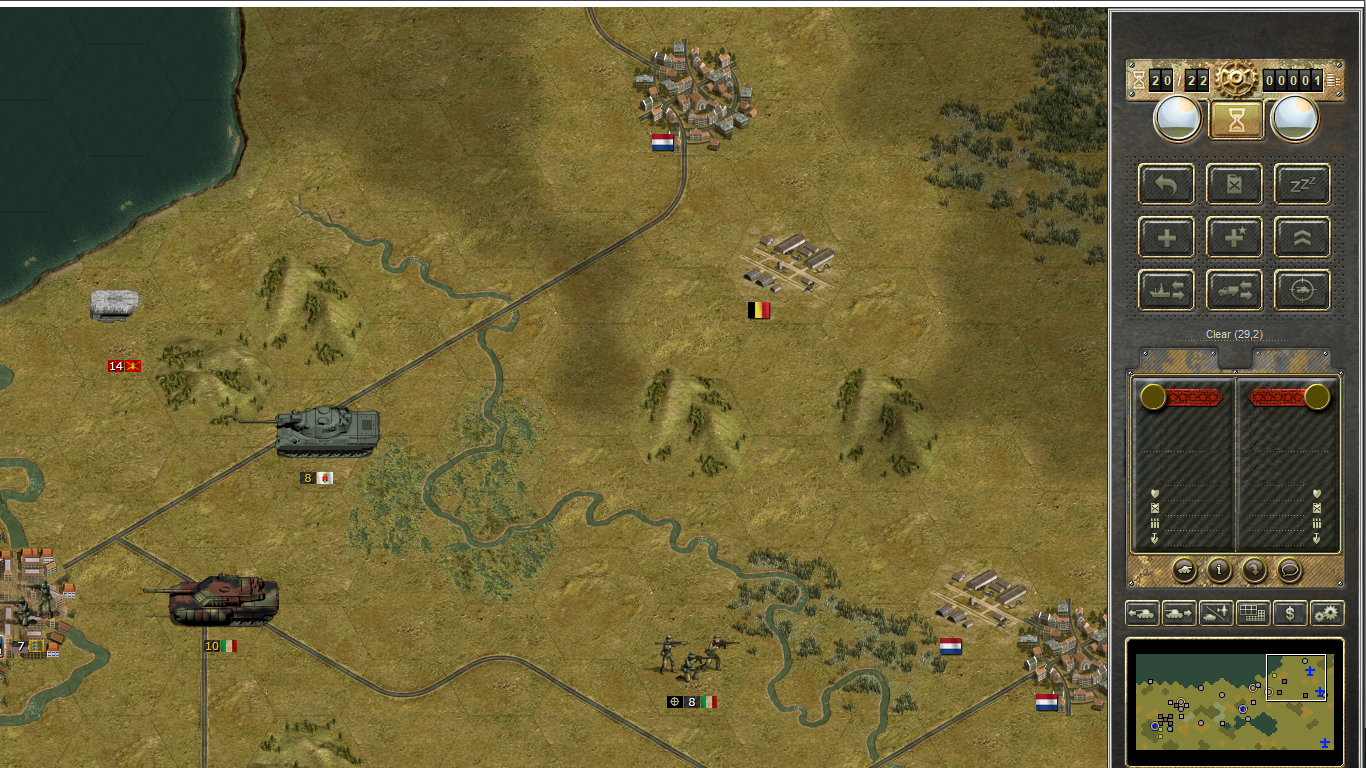Toggle the ground/air tank-and-plane view button

tap(1216, 613)
